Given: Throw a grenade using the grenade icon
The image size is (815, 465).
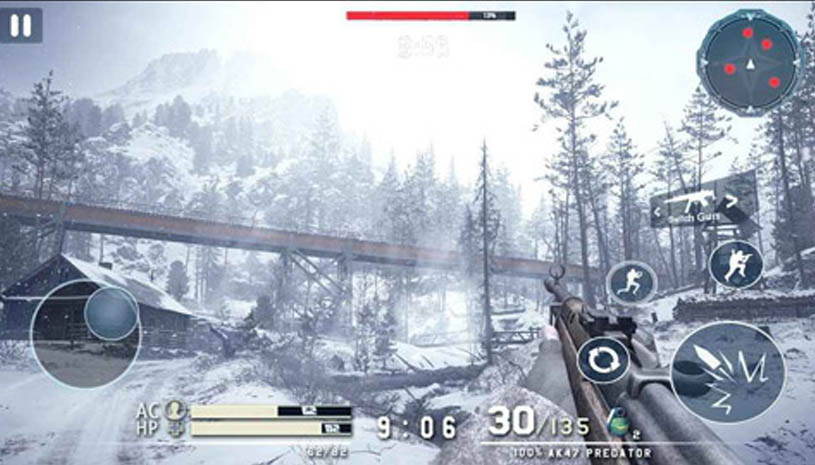Looking at the screenshot, I should coord(617,422).
